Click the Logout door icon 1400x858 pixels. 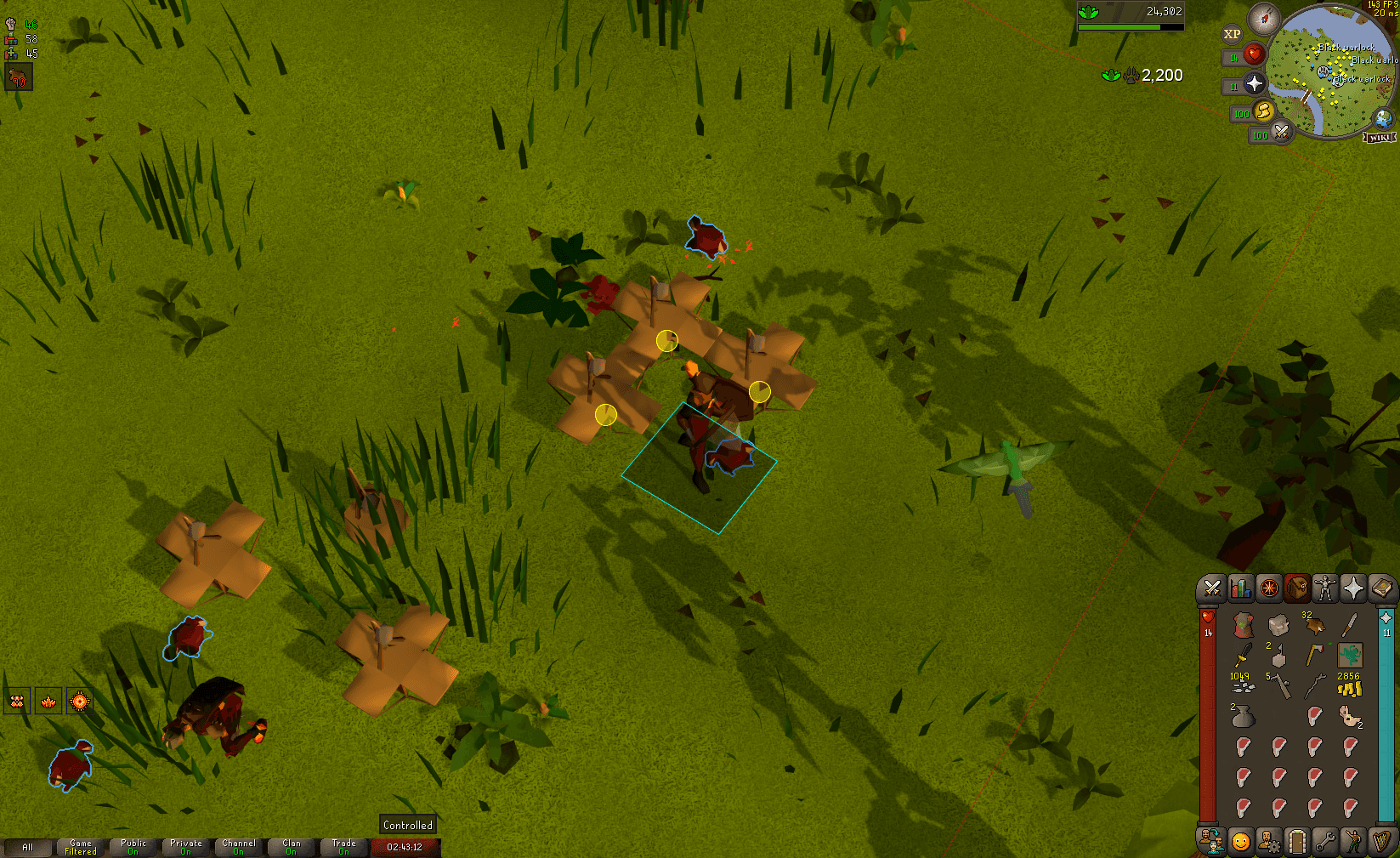(x=1297, y=840)
